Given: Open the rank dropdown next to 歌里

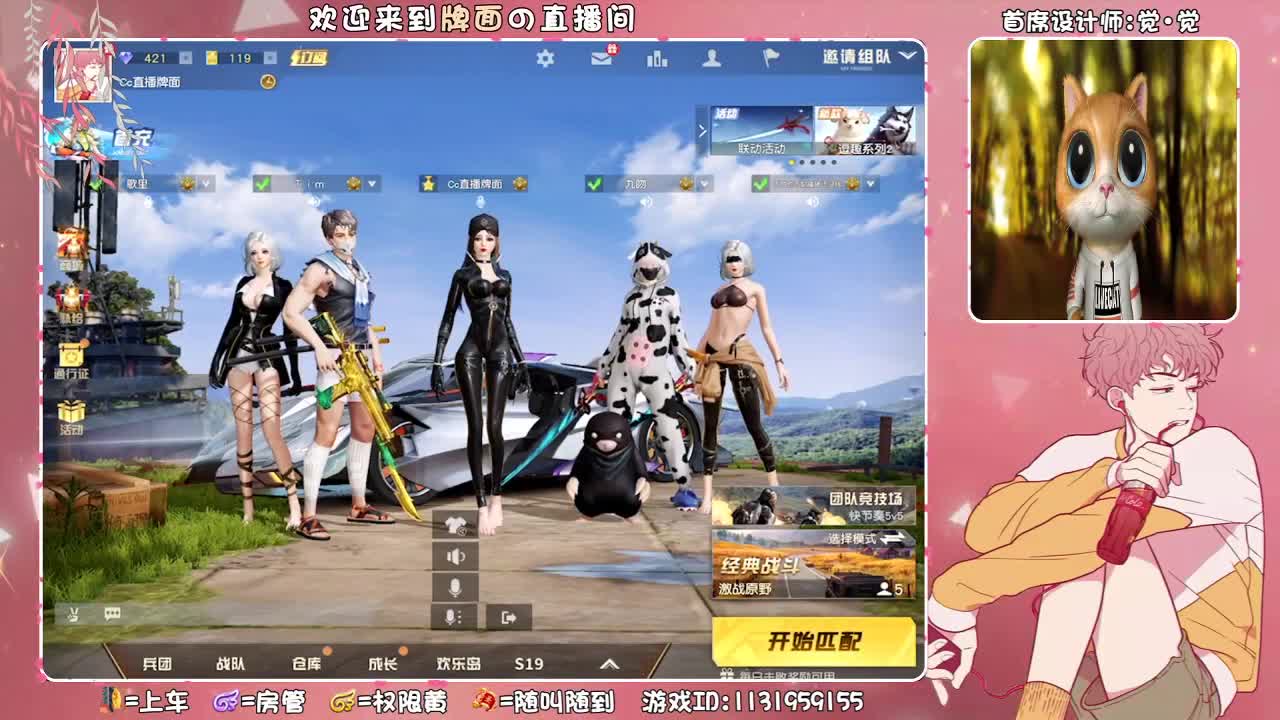Looking at the screenshot, I should pyautogui.click(x=204, y=185).
